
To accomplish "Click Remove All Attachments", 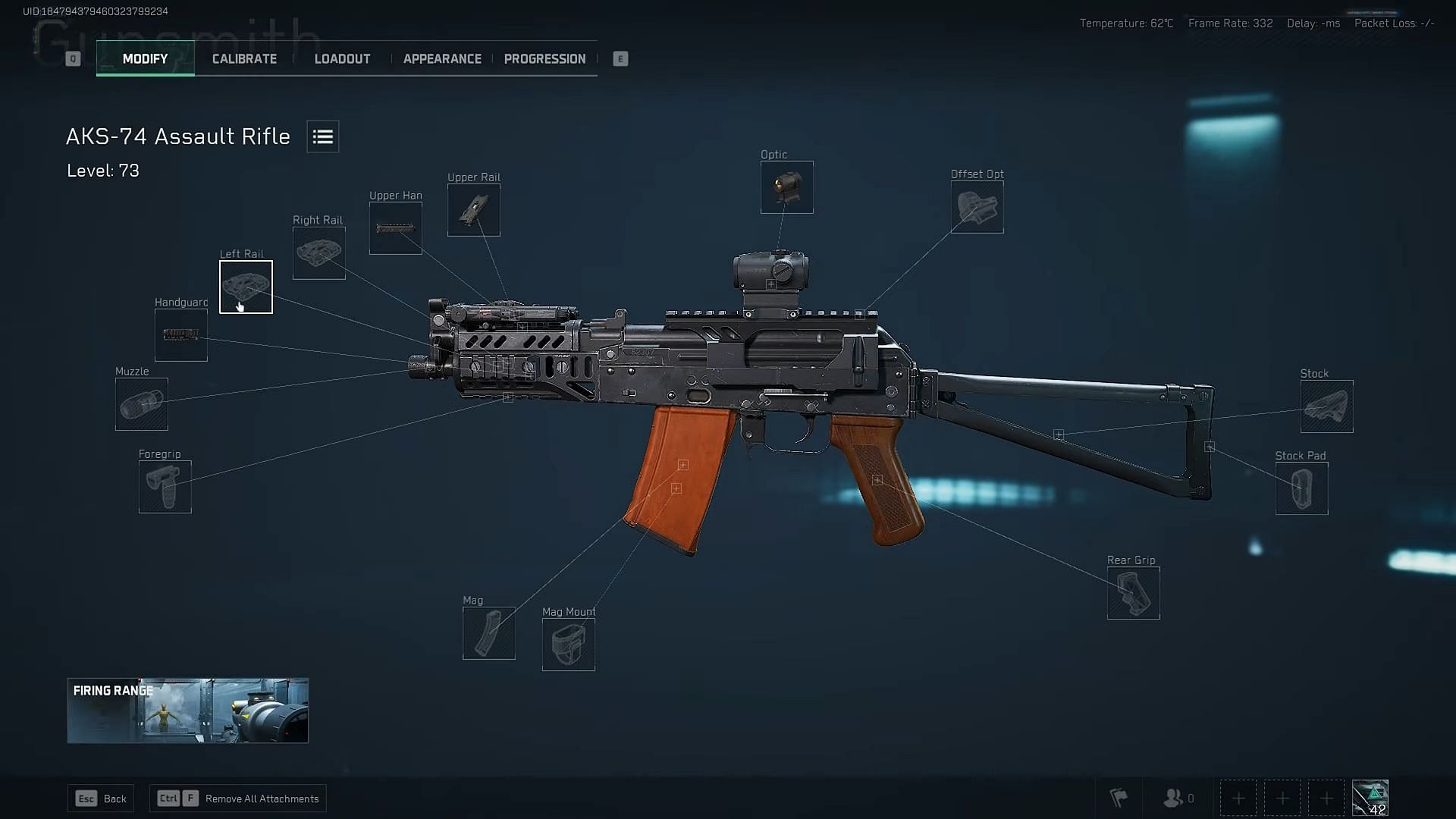I will [237, 798].
